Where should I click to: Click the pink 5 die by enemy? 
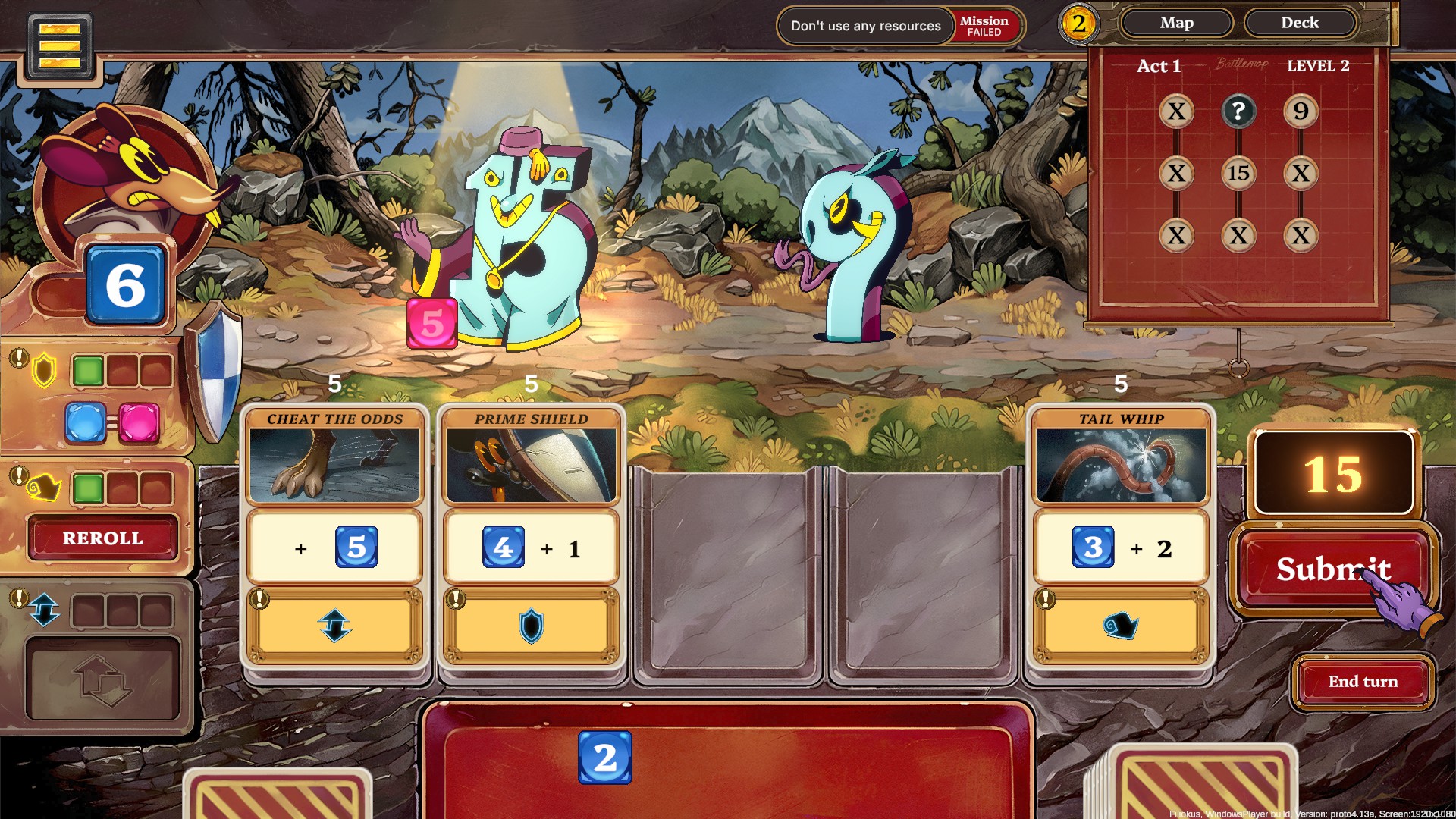click(x=432, y=324)
